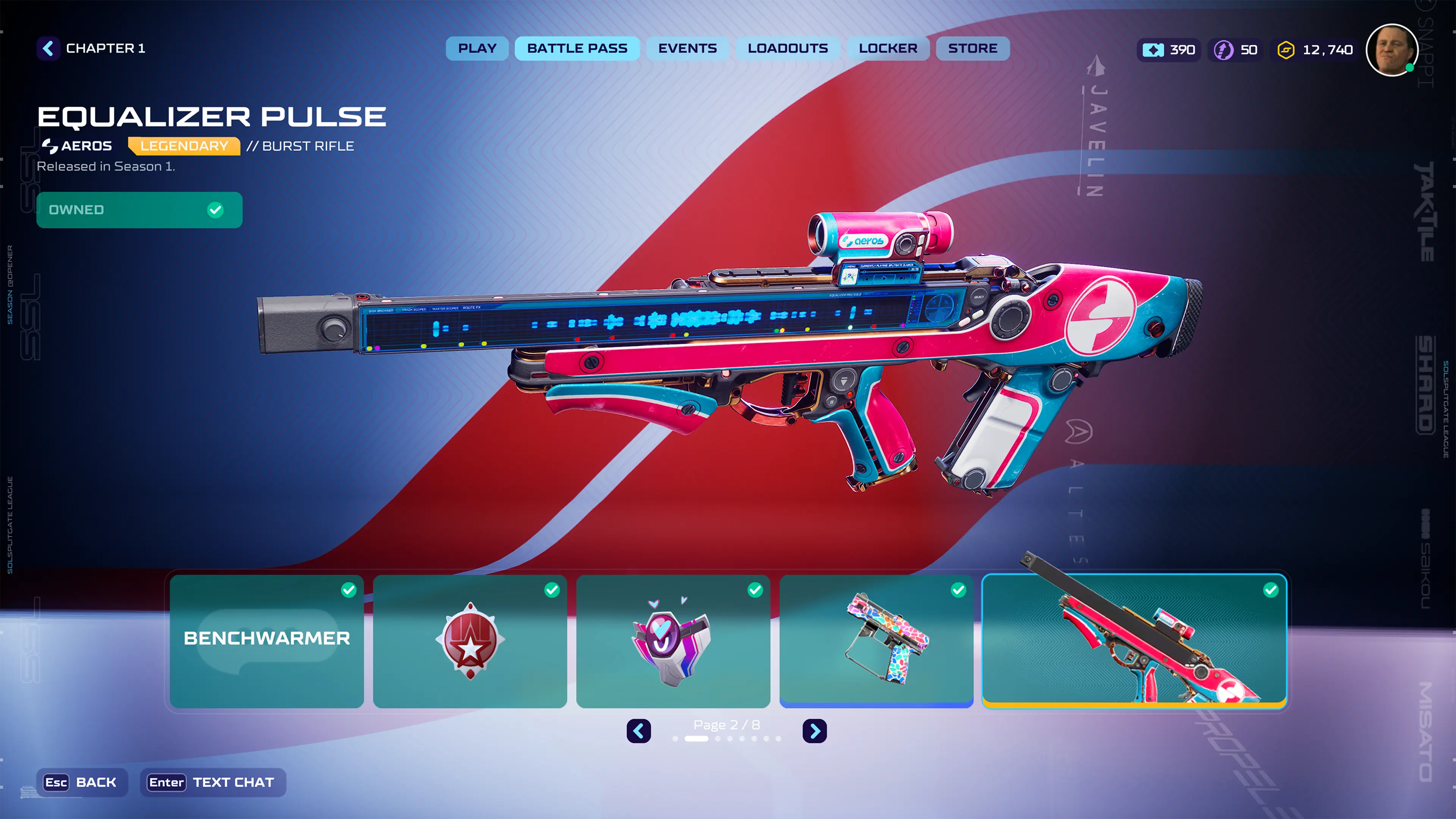Go back to Chapter 1 via arrow
1456x819 pixels.
pyautogui.click(x=49, y=49)
